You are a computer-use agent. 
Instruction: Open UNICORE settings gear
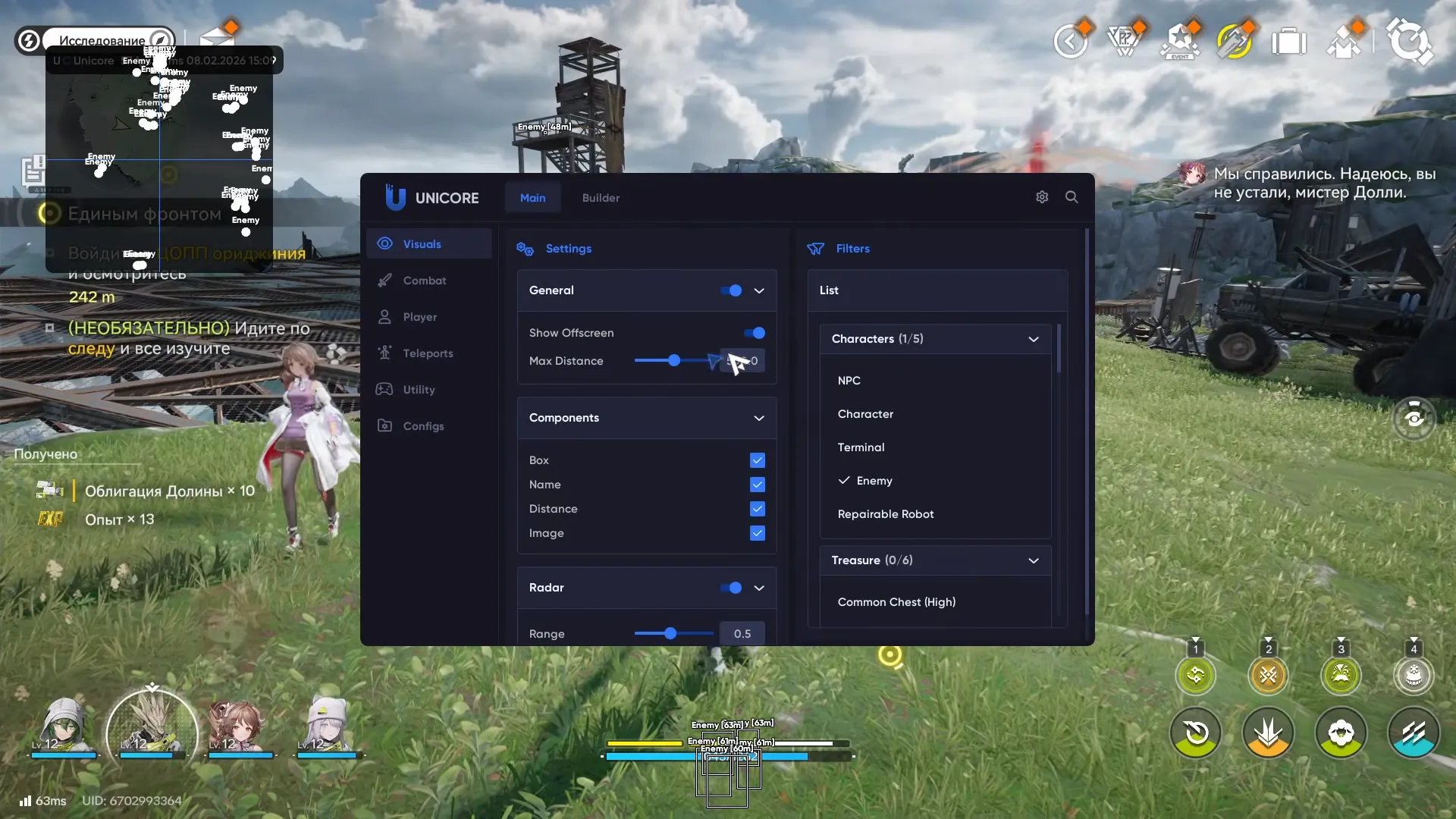click(x=1041, y=196)
